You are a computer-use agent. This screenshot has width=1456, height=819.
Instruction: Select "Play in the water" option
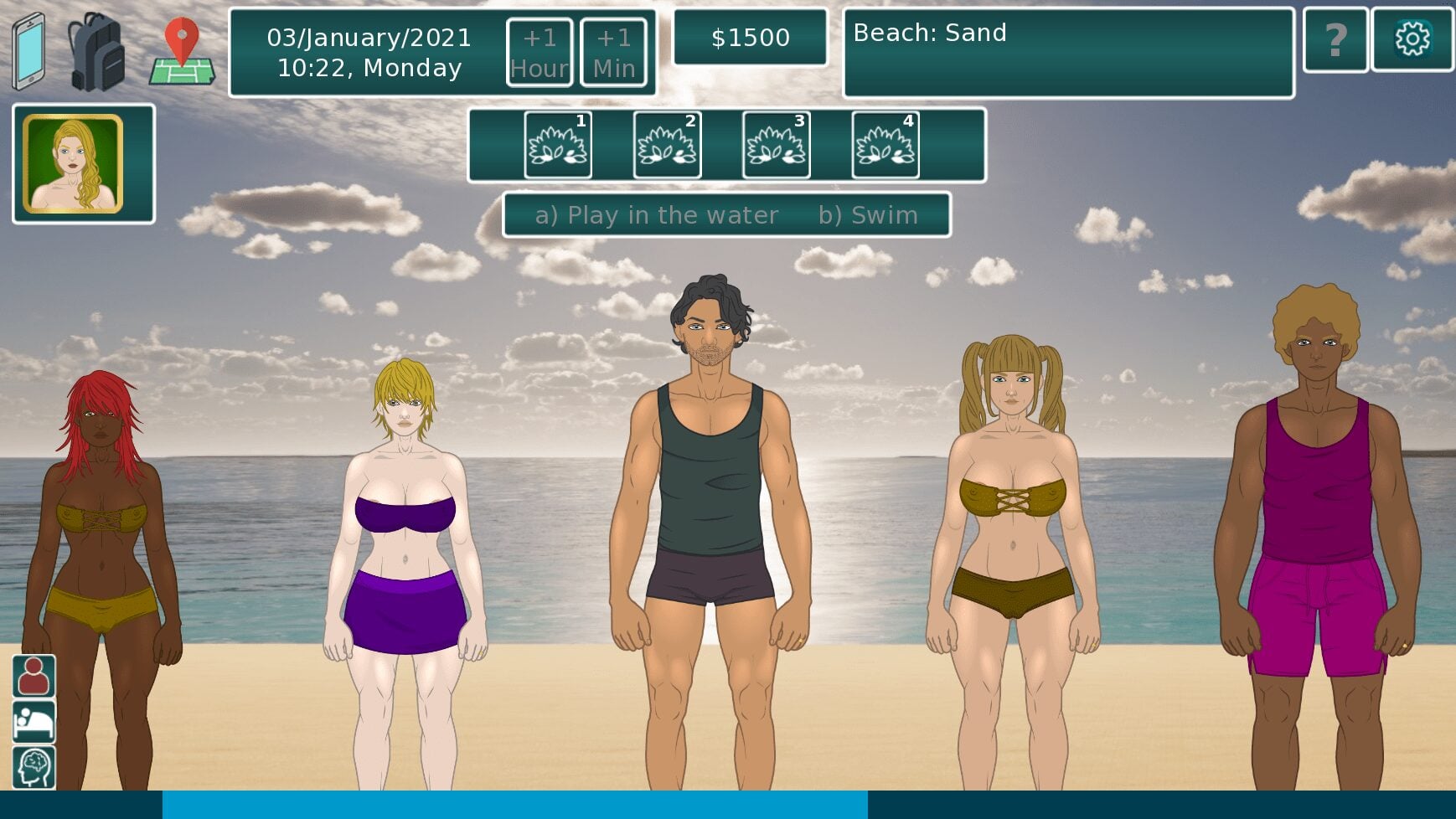[657, 215]
